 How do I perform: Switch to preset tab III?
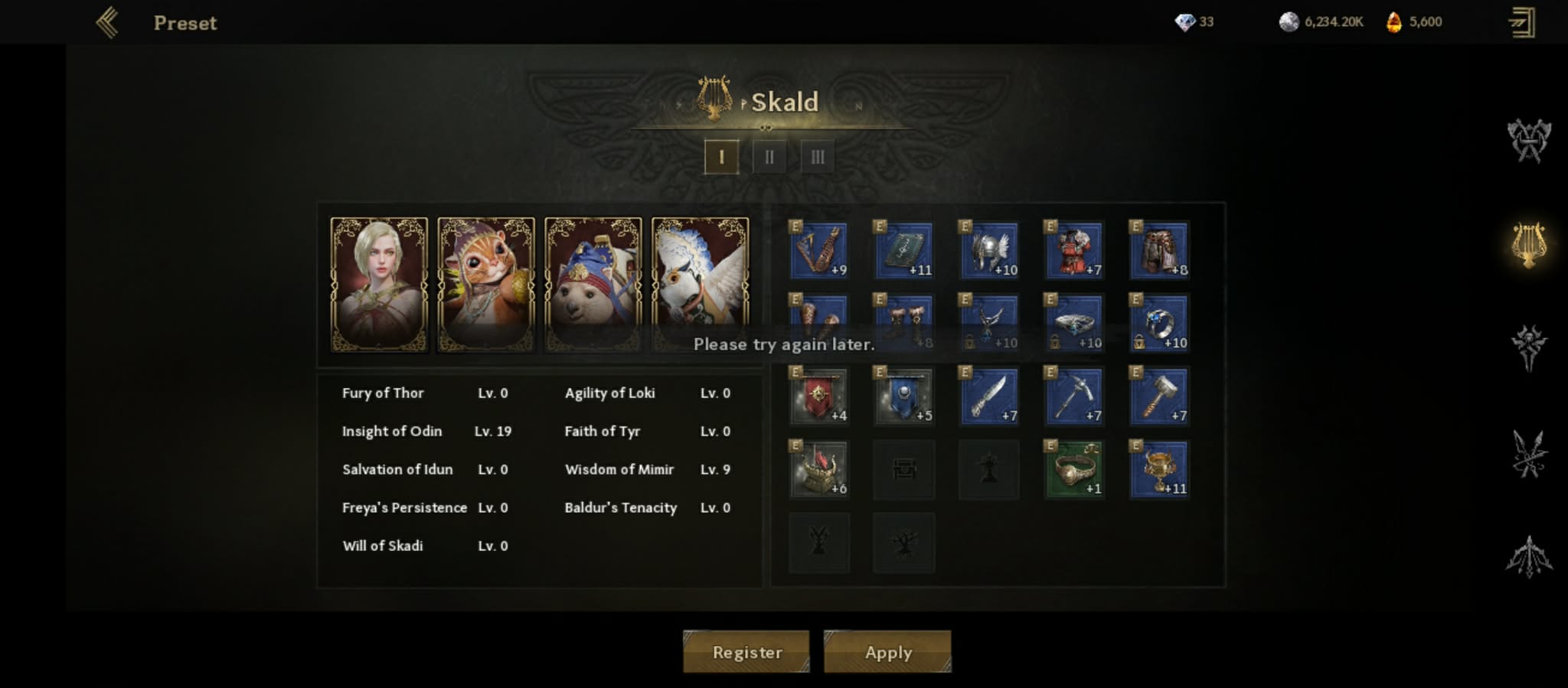click(x=817, y=157)
